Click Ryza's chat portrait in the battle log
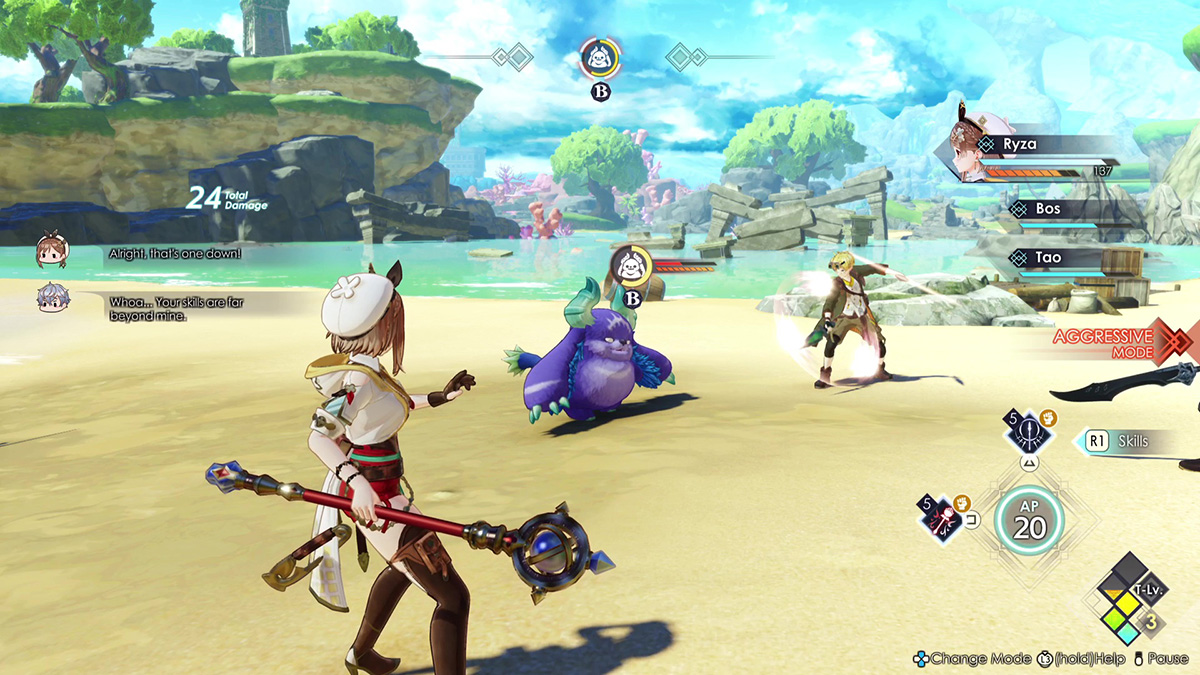Viewport: 1200px width, 675px height. click(51, 251)
